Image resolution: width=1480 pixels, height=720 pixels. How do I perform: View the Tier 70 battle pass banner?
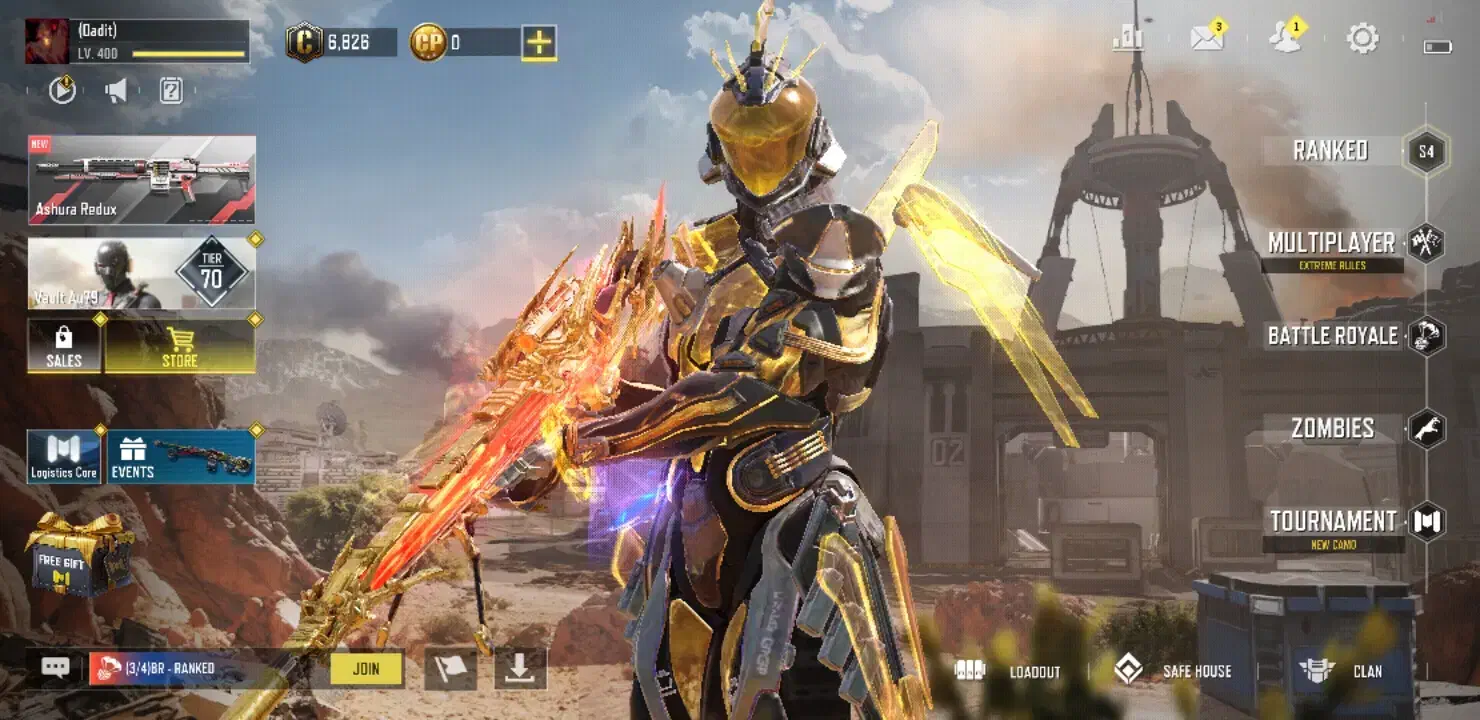point(142,273)
